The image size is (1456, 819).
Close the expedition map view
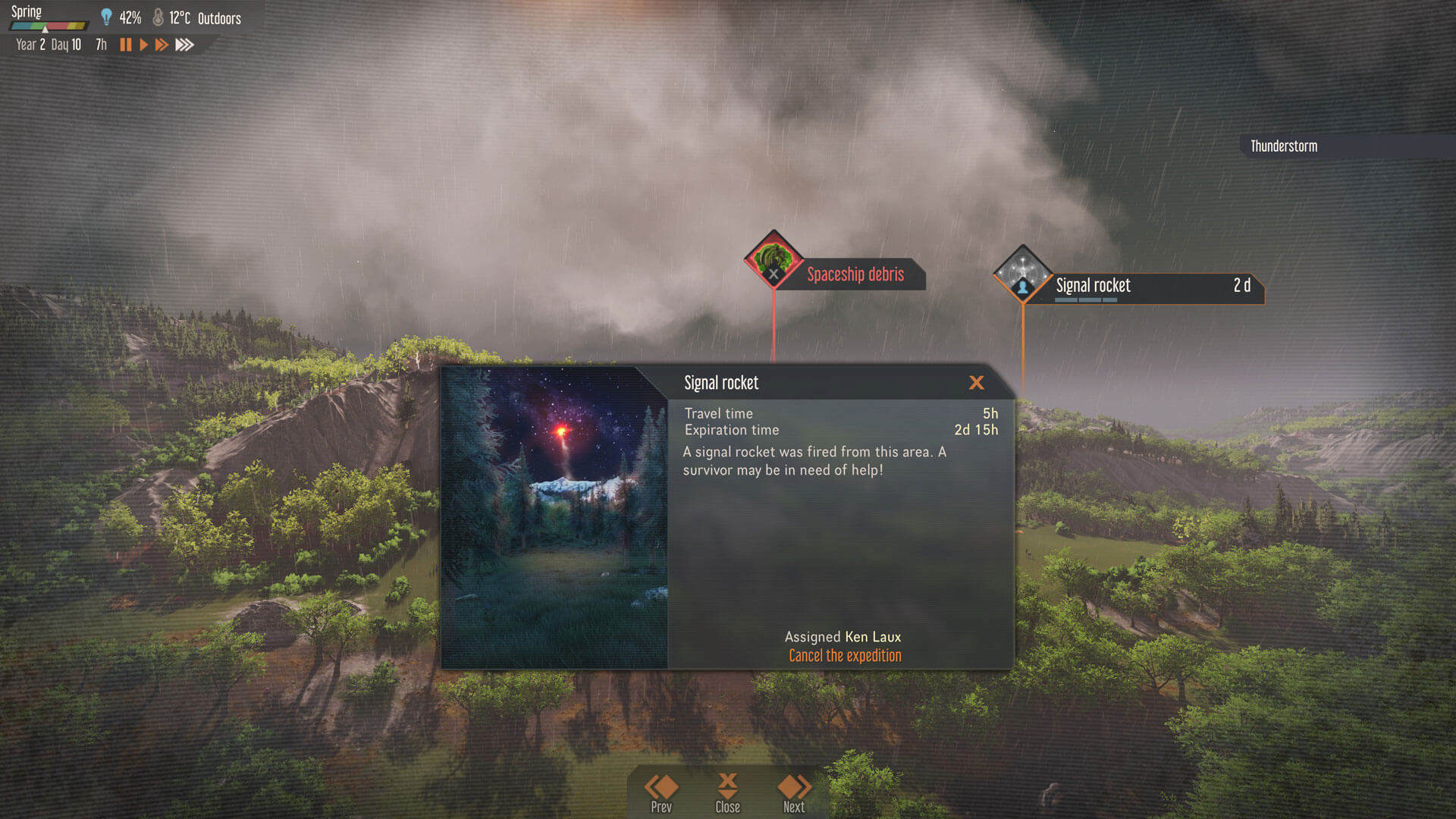pos(727,792)
